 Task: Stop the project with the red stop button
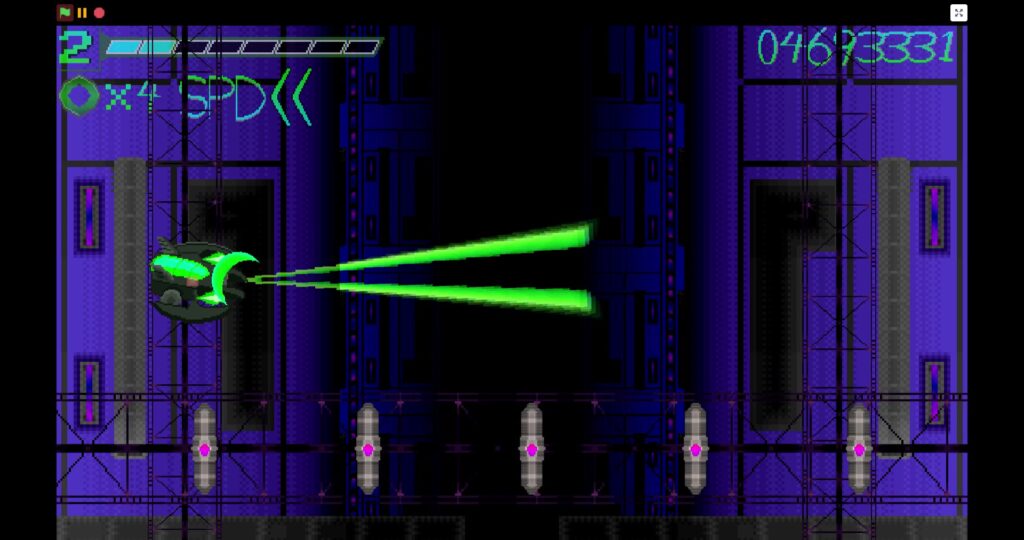pyautogui.click(x=99, y=13)
